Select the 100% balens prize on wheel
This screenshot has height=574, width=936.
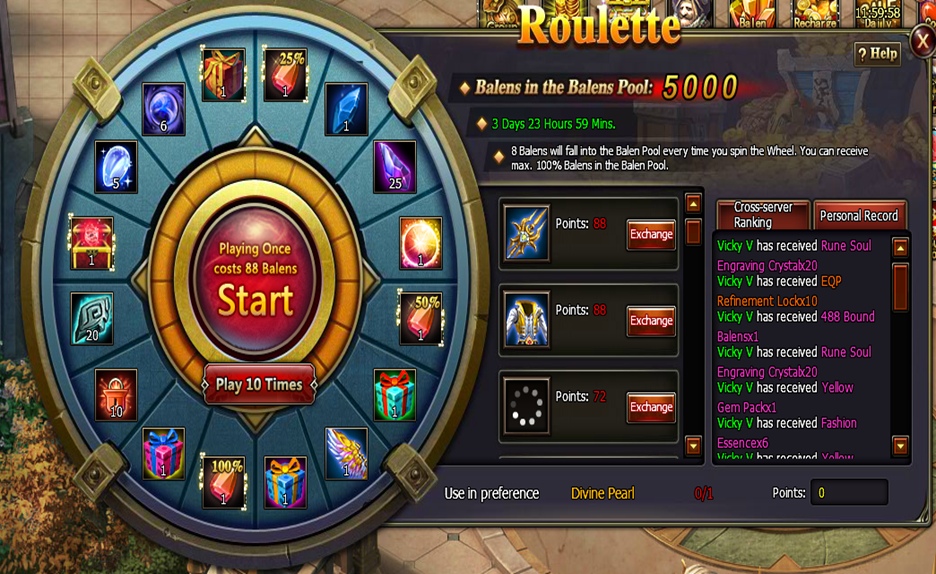(x=223, y=481)
